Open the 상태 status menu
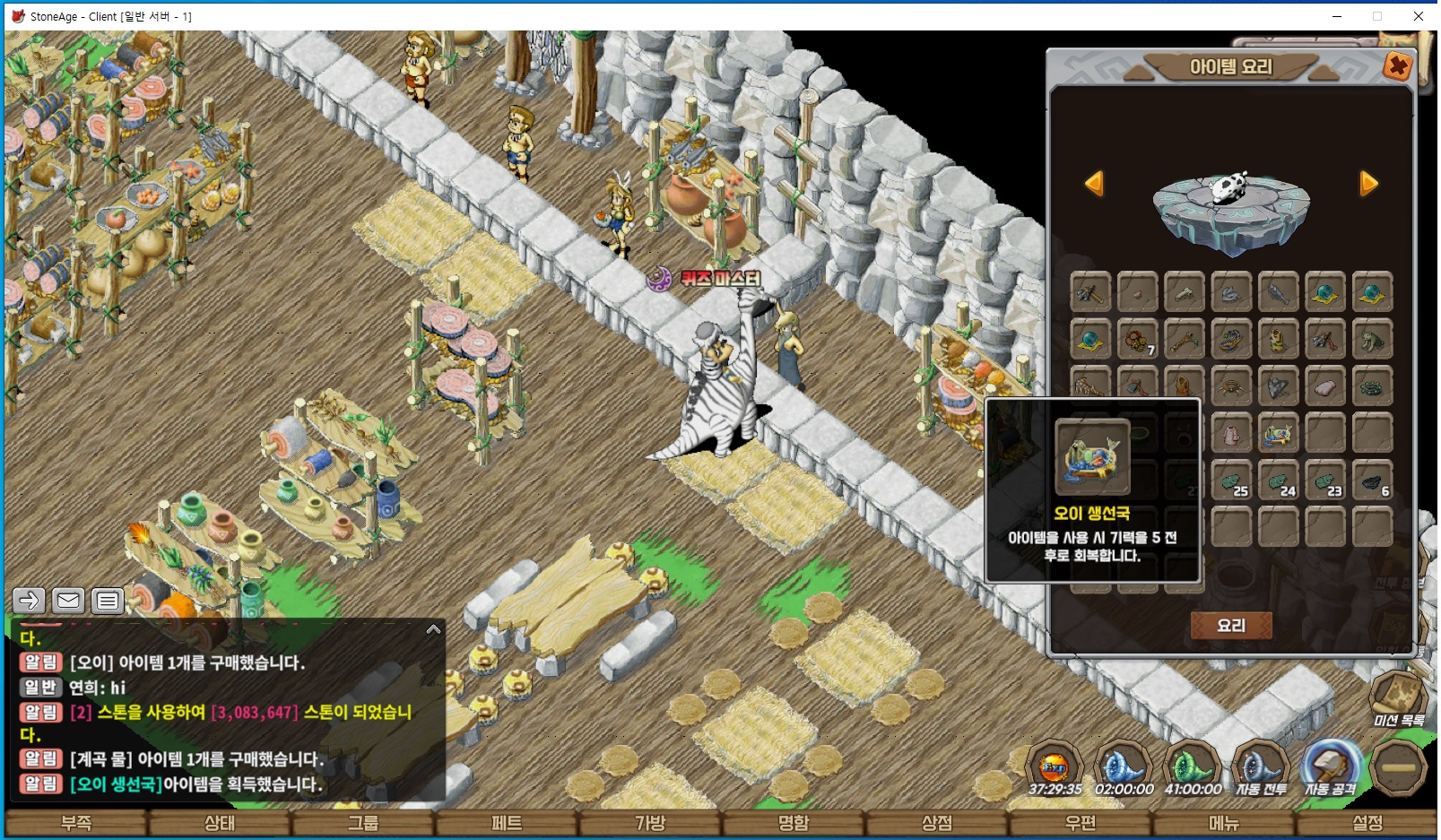 tap(220, 823)
